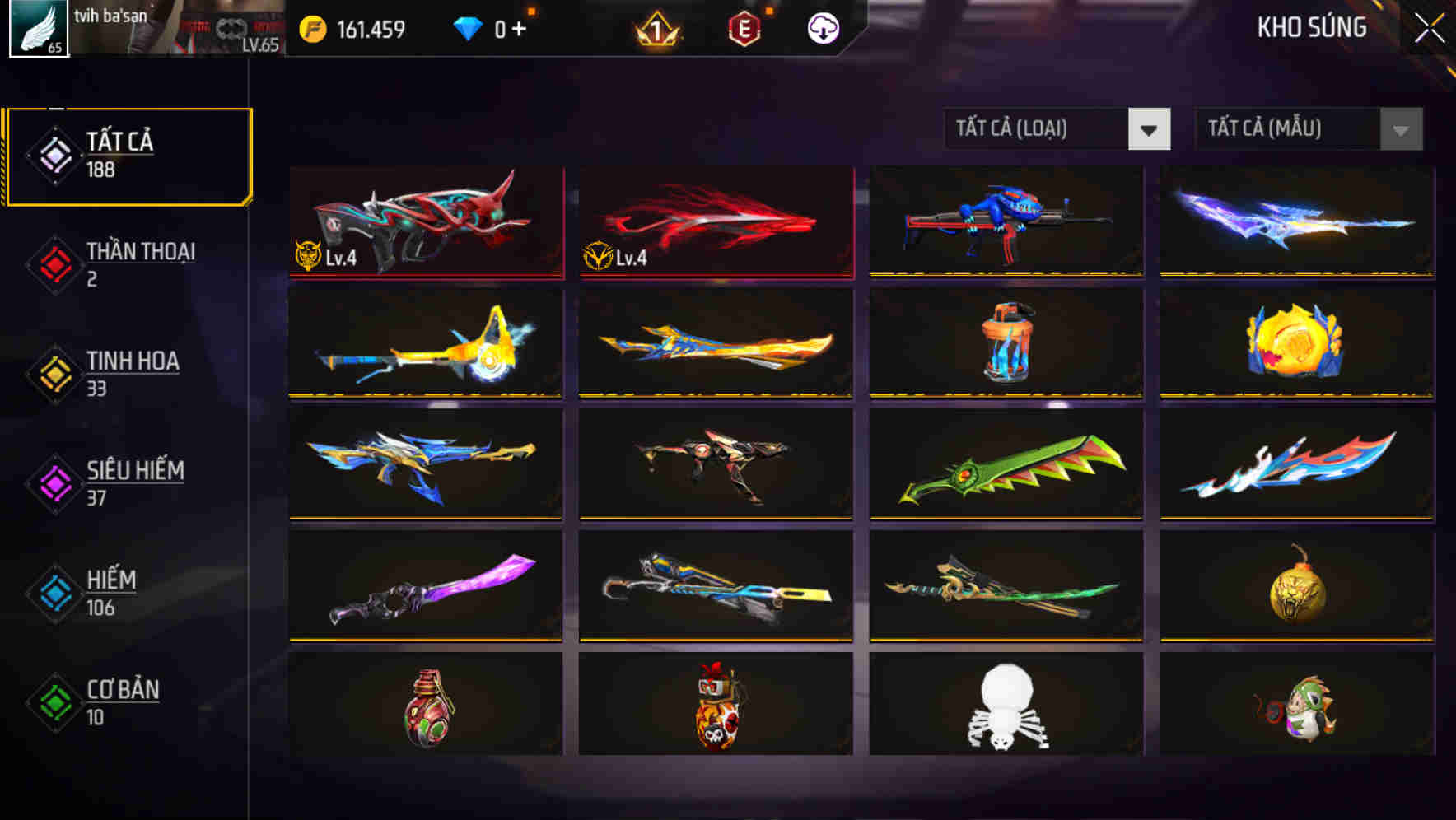Open the player profile avatar
Image resolution: width=1456 pixels, height=820 pixels.
[38, 30]
